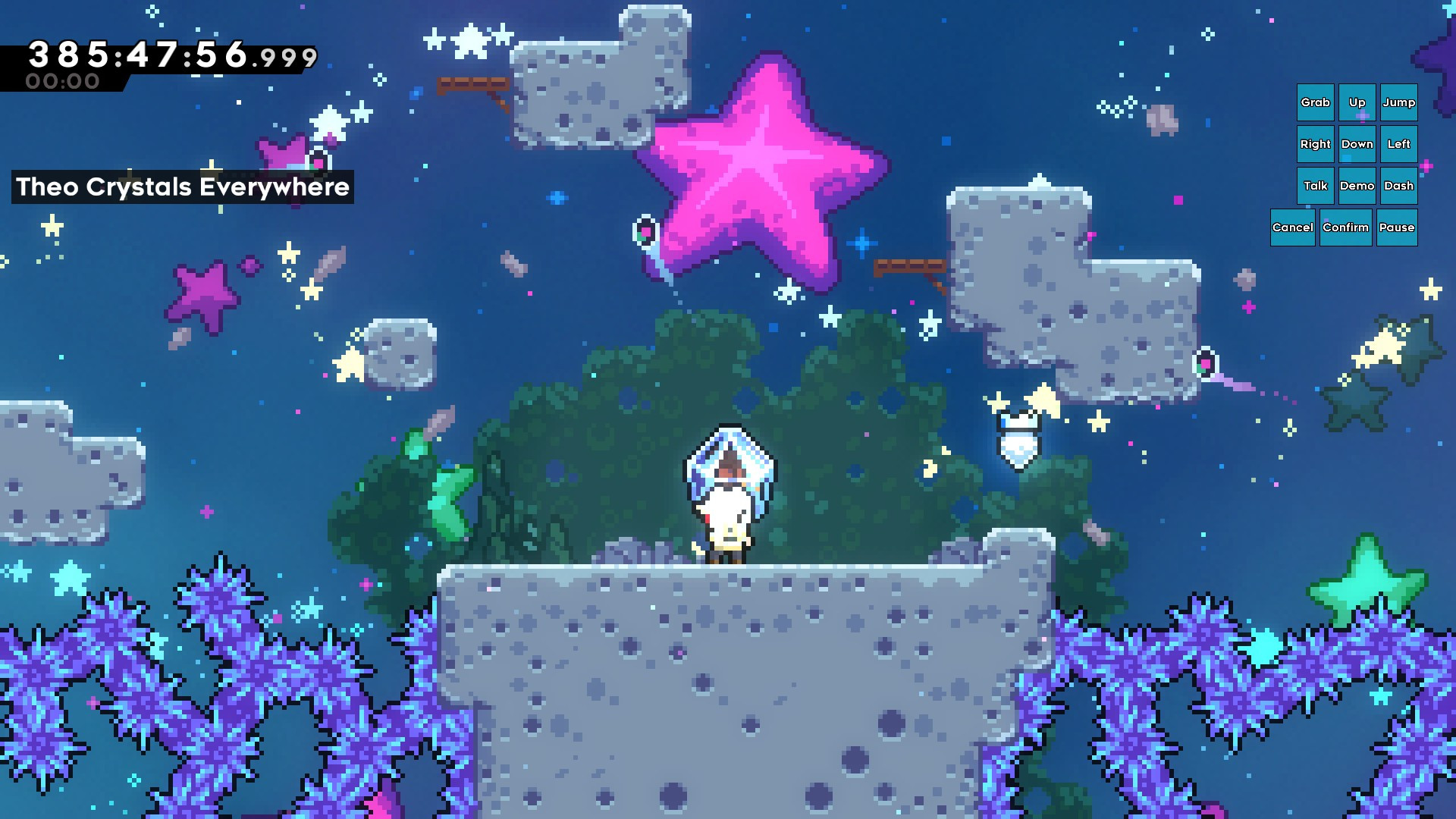Image resolution: width=1456 pixels, height=819 pixels.
Task: Click the chapter title Theo Crystals Everywhere
Action: tap(182, 187)
